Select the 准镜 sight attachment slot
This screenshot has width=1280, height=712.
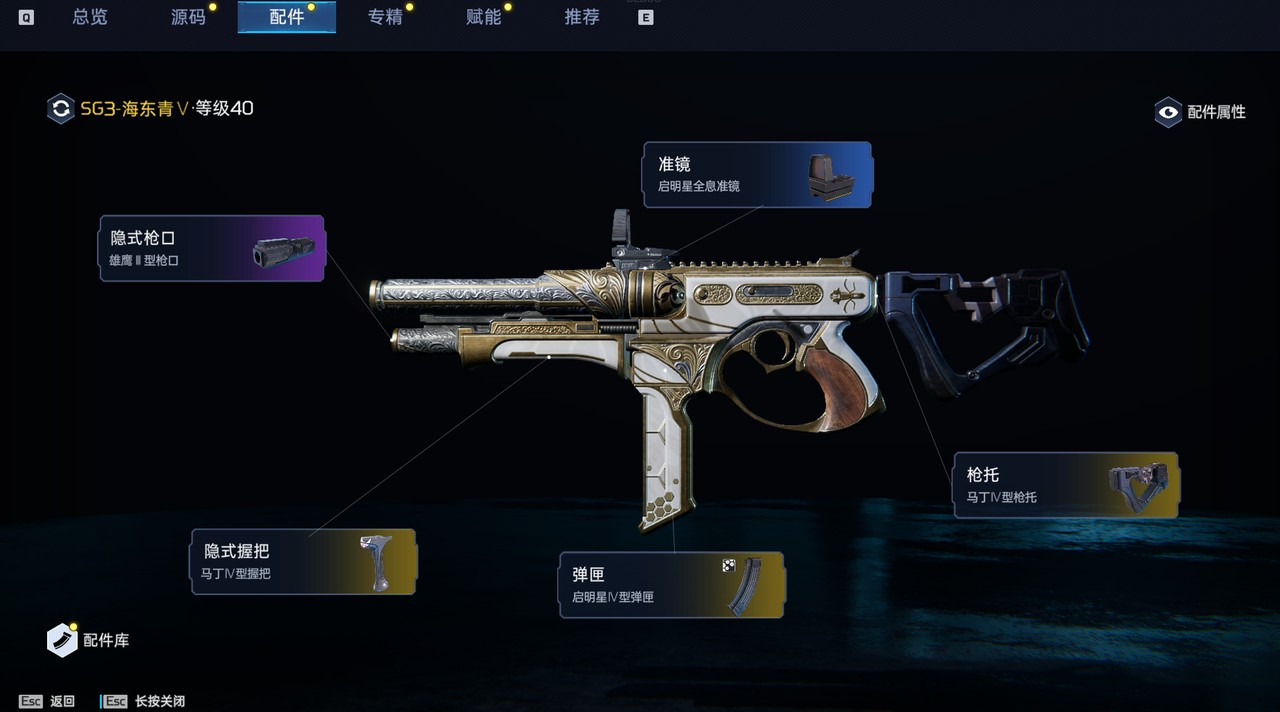[757, 175]
